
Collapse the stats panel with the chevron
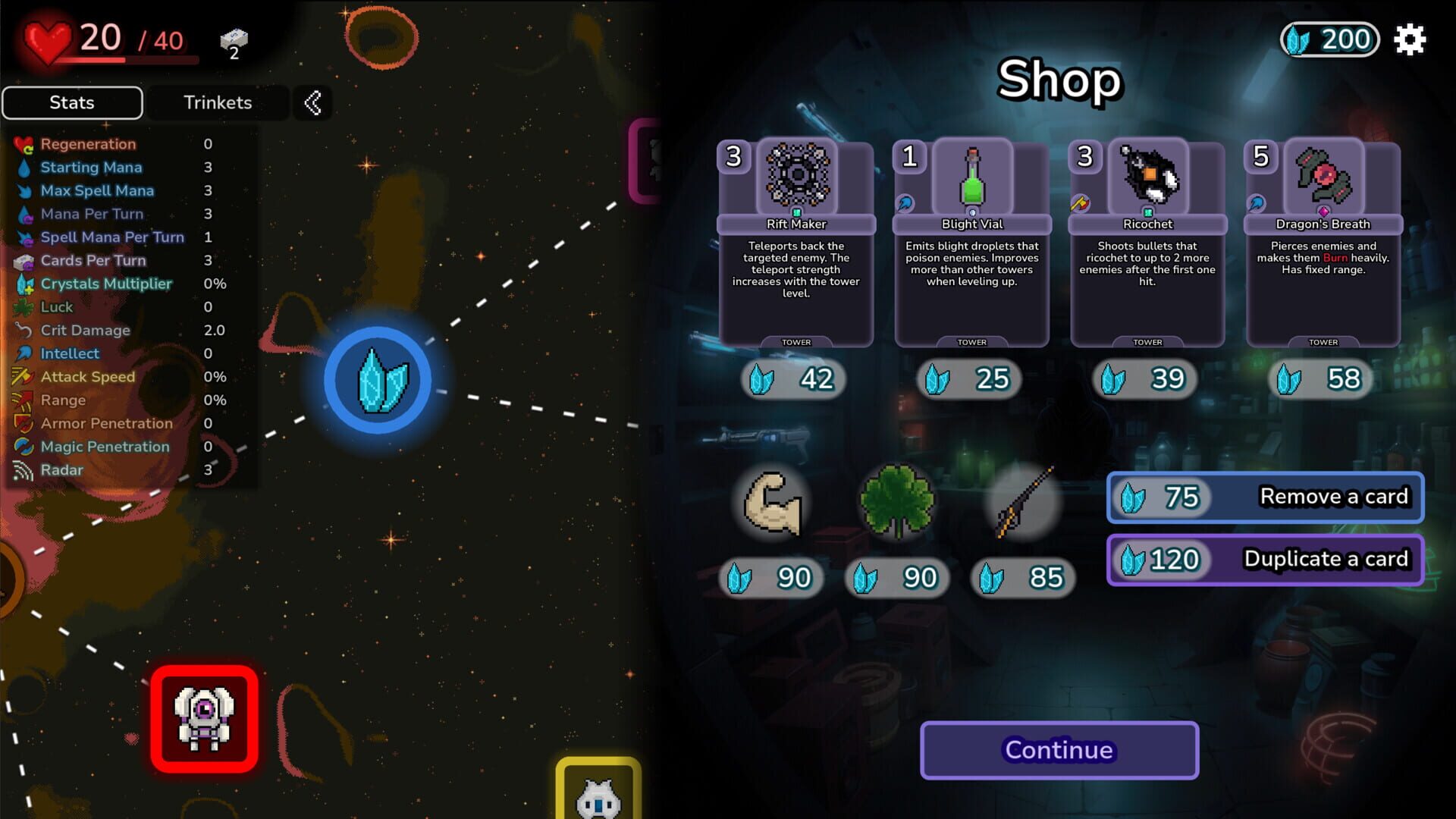pos(312,102)
